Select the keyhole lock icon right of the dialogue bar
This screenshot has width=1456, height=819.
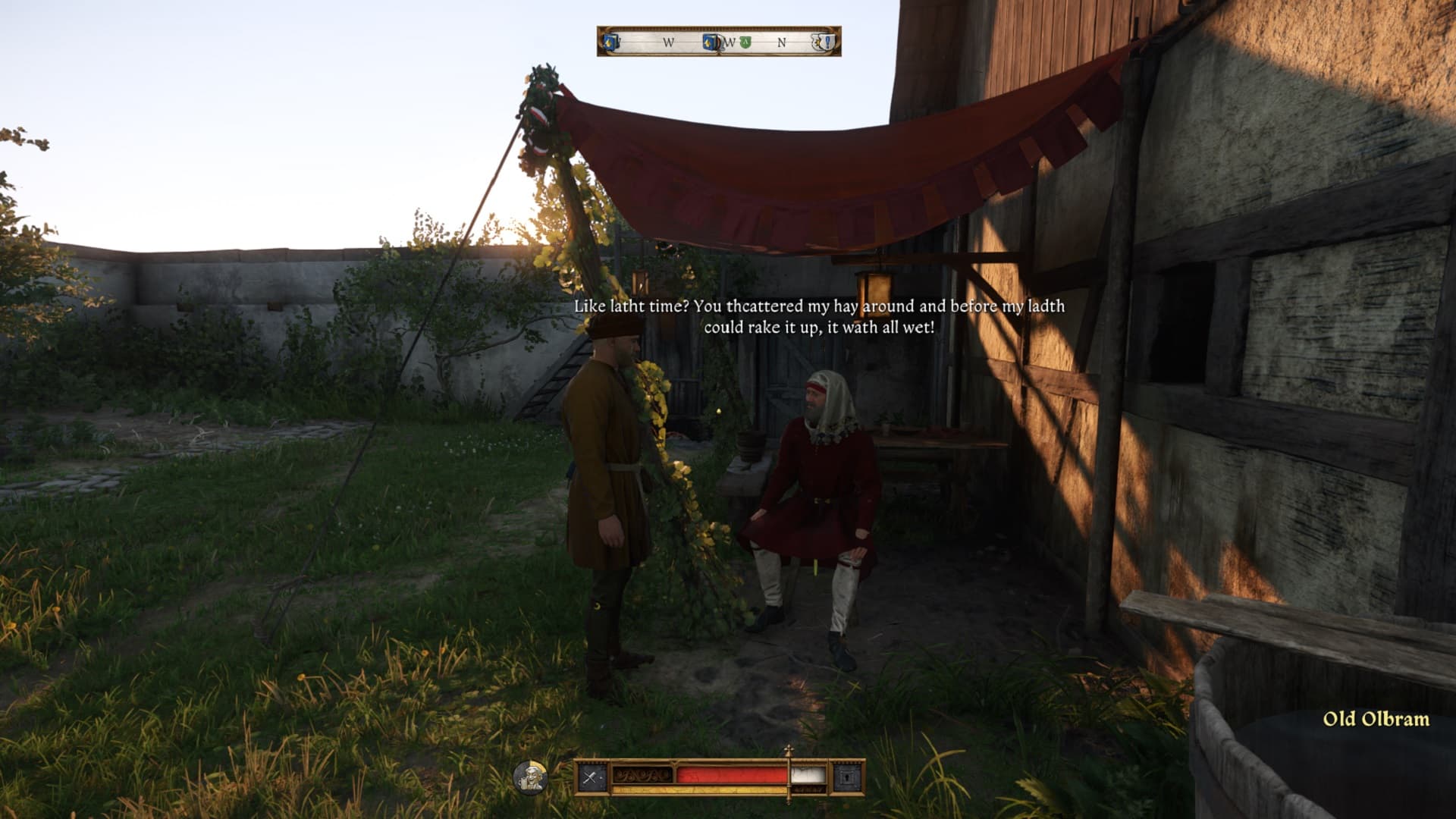[849, 777]
